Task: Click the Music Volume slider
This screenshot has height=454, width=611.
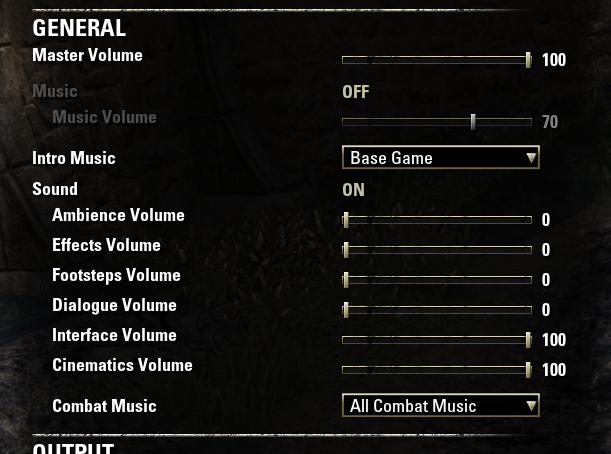Action: pyautogui.click(x=436, y=122)
